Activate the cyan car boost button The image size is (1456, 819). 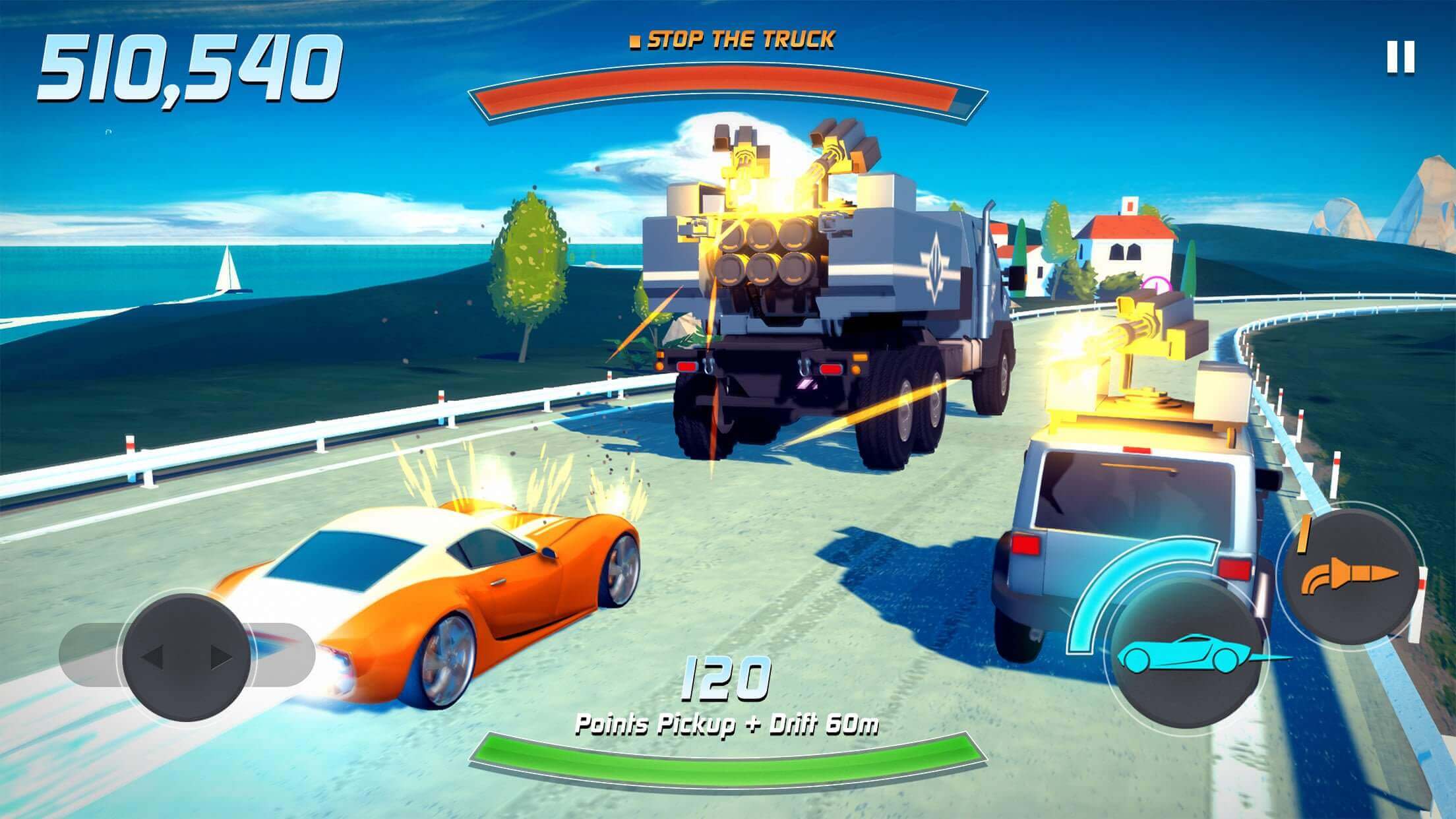click(1185, 655)
